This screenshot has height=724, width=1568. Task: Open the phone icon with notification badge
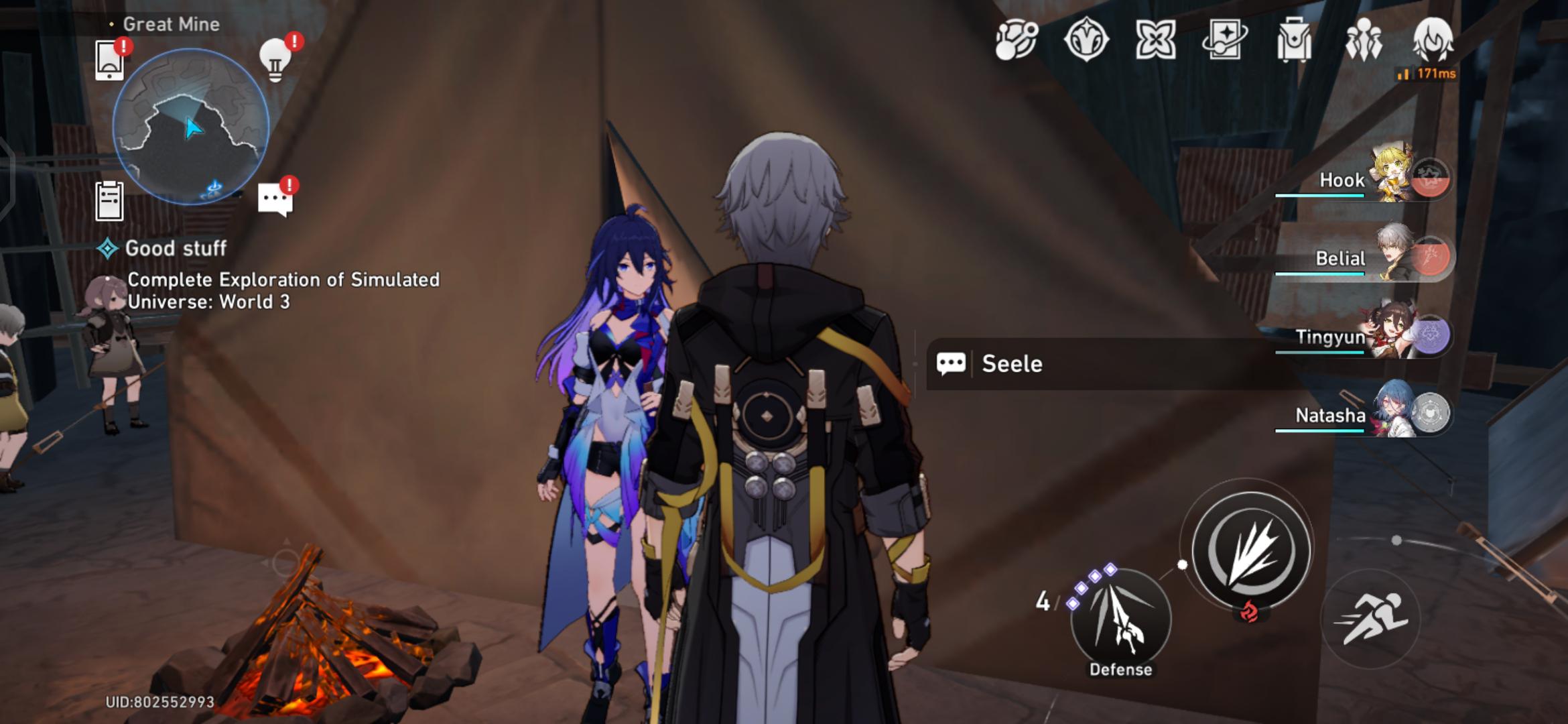(109, 59)
